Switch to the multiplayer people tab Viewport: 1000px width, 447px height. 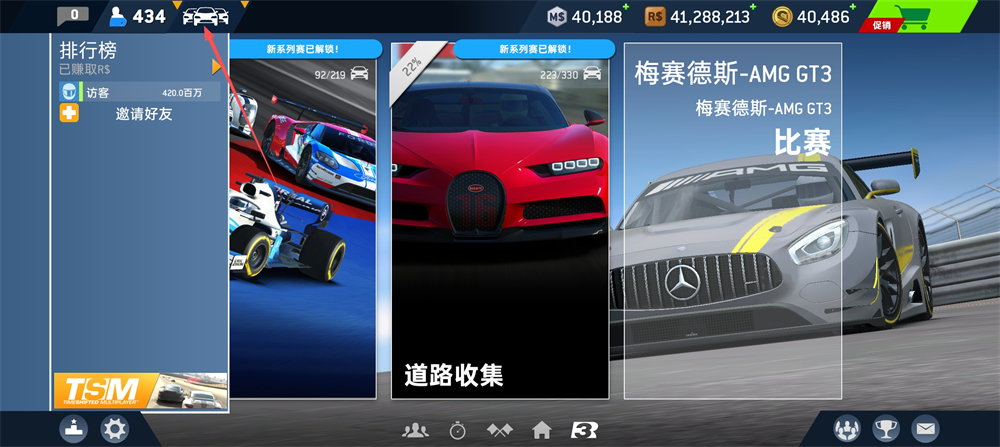pyautogui.click(x=415, y=430)
